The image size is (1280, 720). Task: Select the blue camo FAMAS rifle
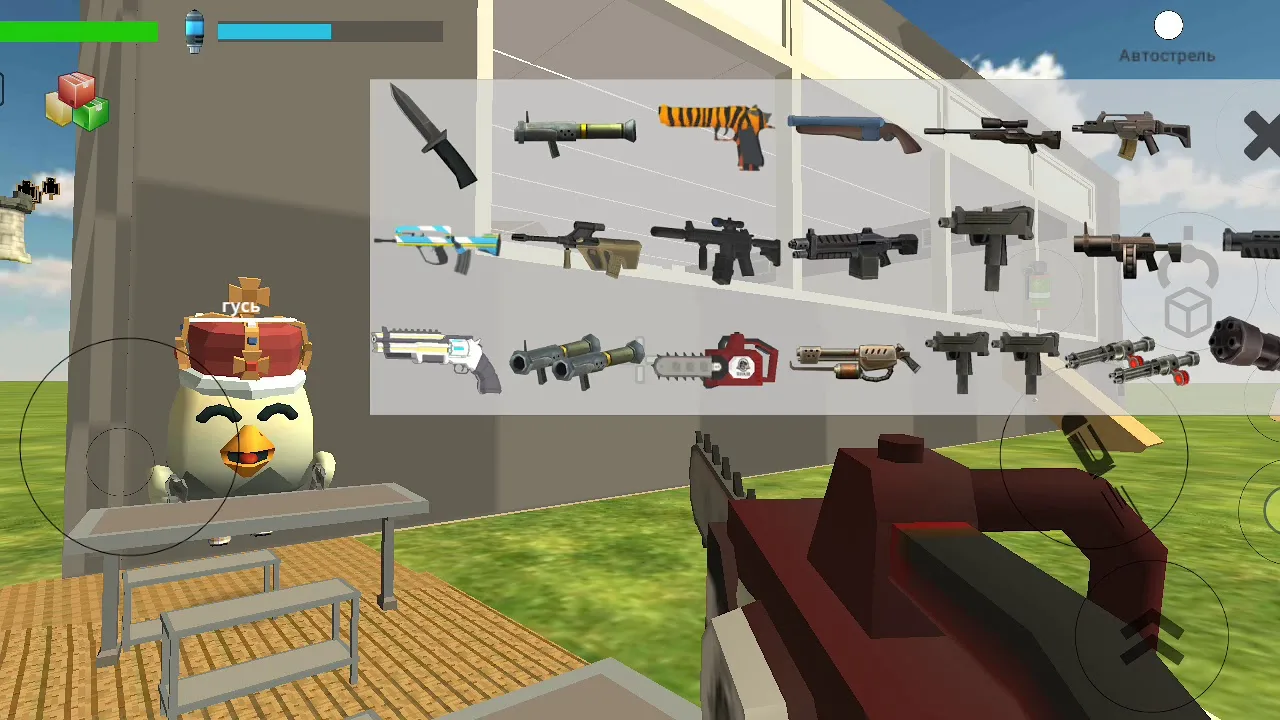point(440,243)
